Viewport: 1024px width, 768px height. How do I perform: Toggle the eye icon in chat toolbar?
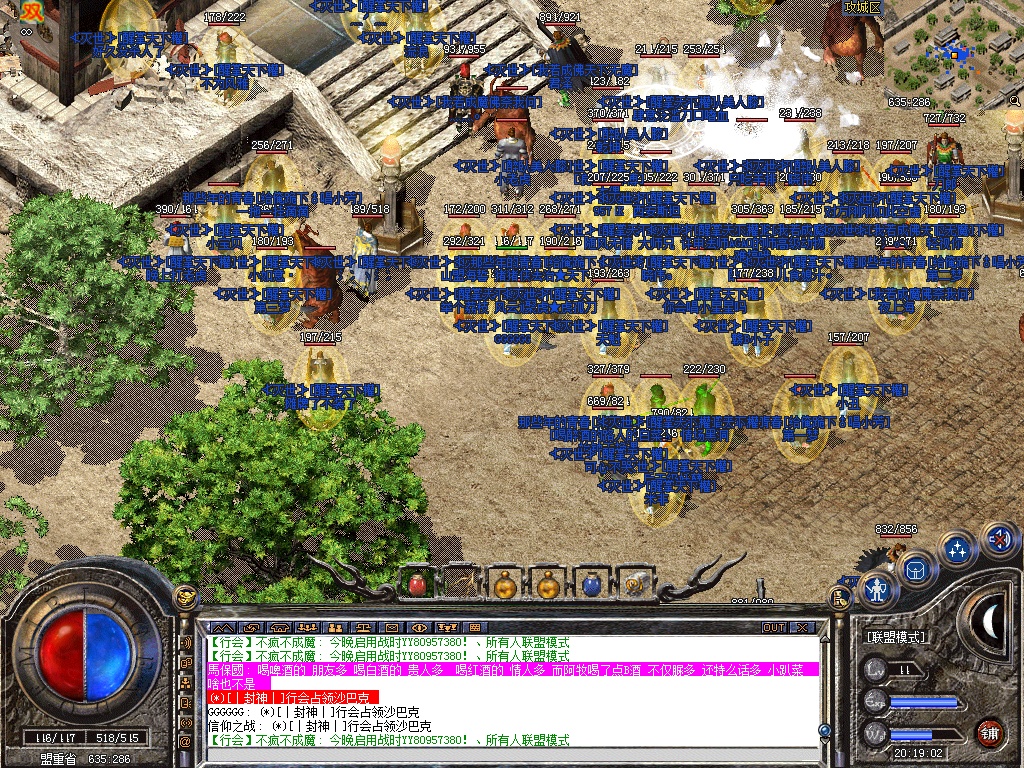(x=420, y=628)
